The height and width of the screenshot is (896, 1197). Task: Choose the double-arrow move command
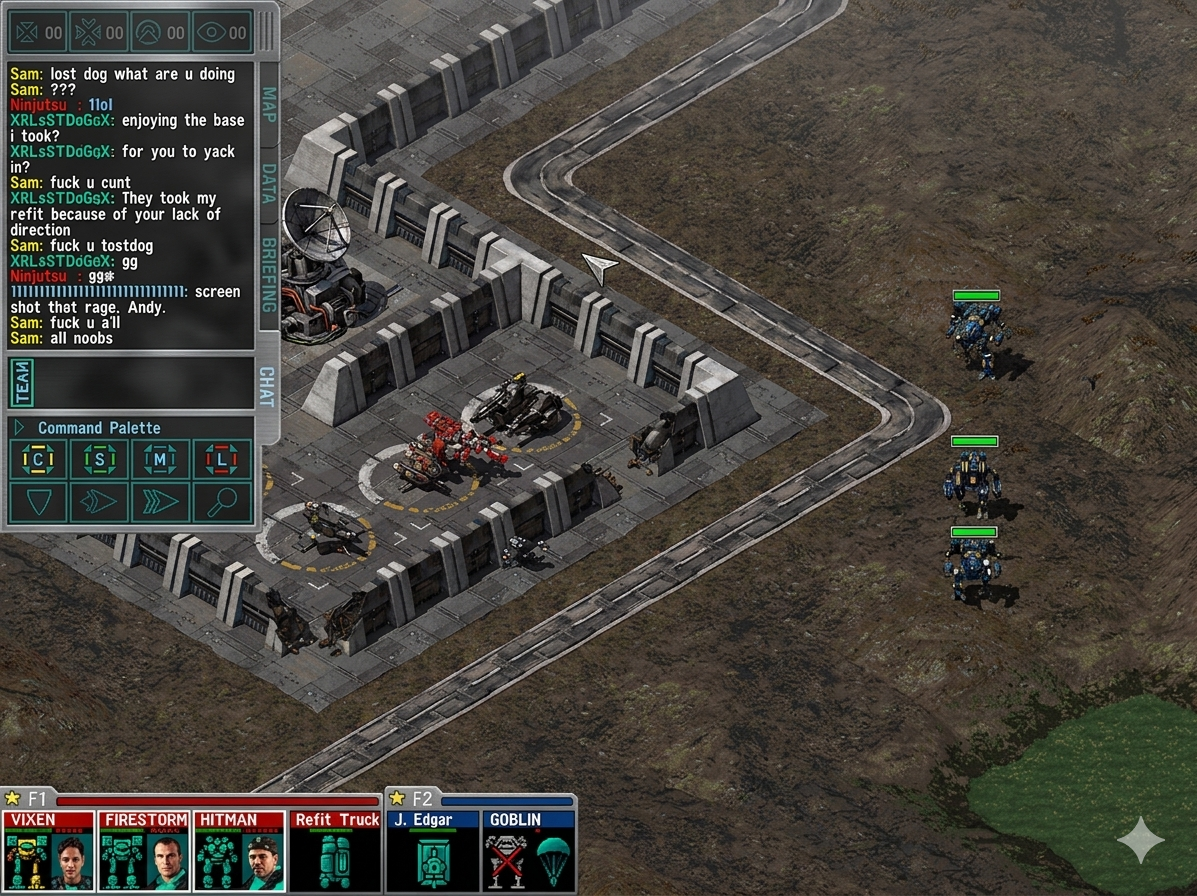pos(99,502)
